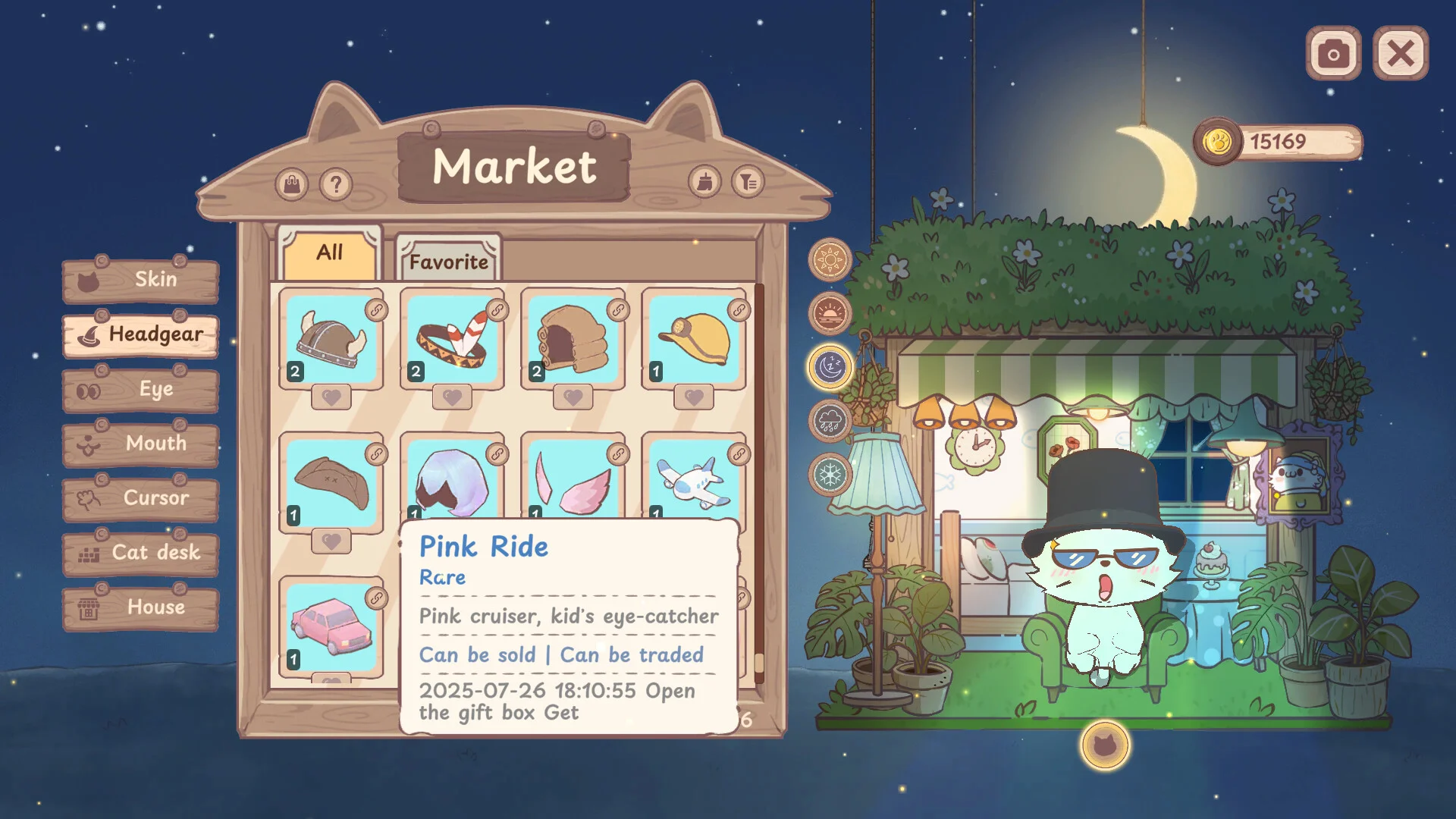The height and width of the screenshot is (819, 1456).
Task: Open the Mouth category
Action: coord(141,444)
